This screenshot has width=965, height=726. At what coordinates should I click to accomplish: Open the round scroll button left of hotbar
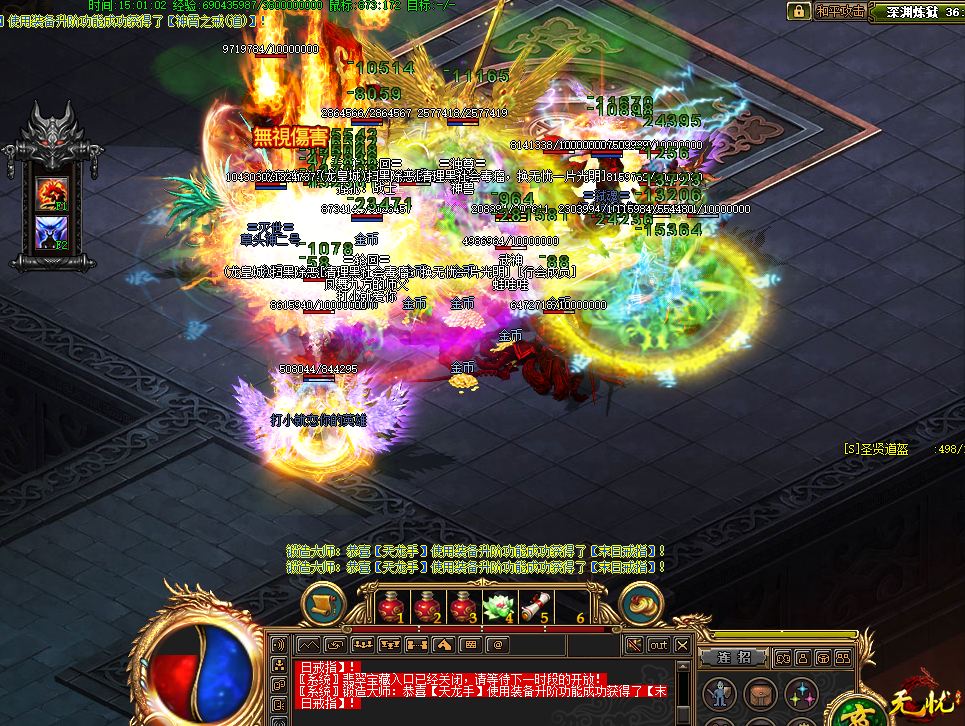pyautogui.click(x=322, y=604)
